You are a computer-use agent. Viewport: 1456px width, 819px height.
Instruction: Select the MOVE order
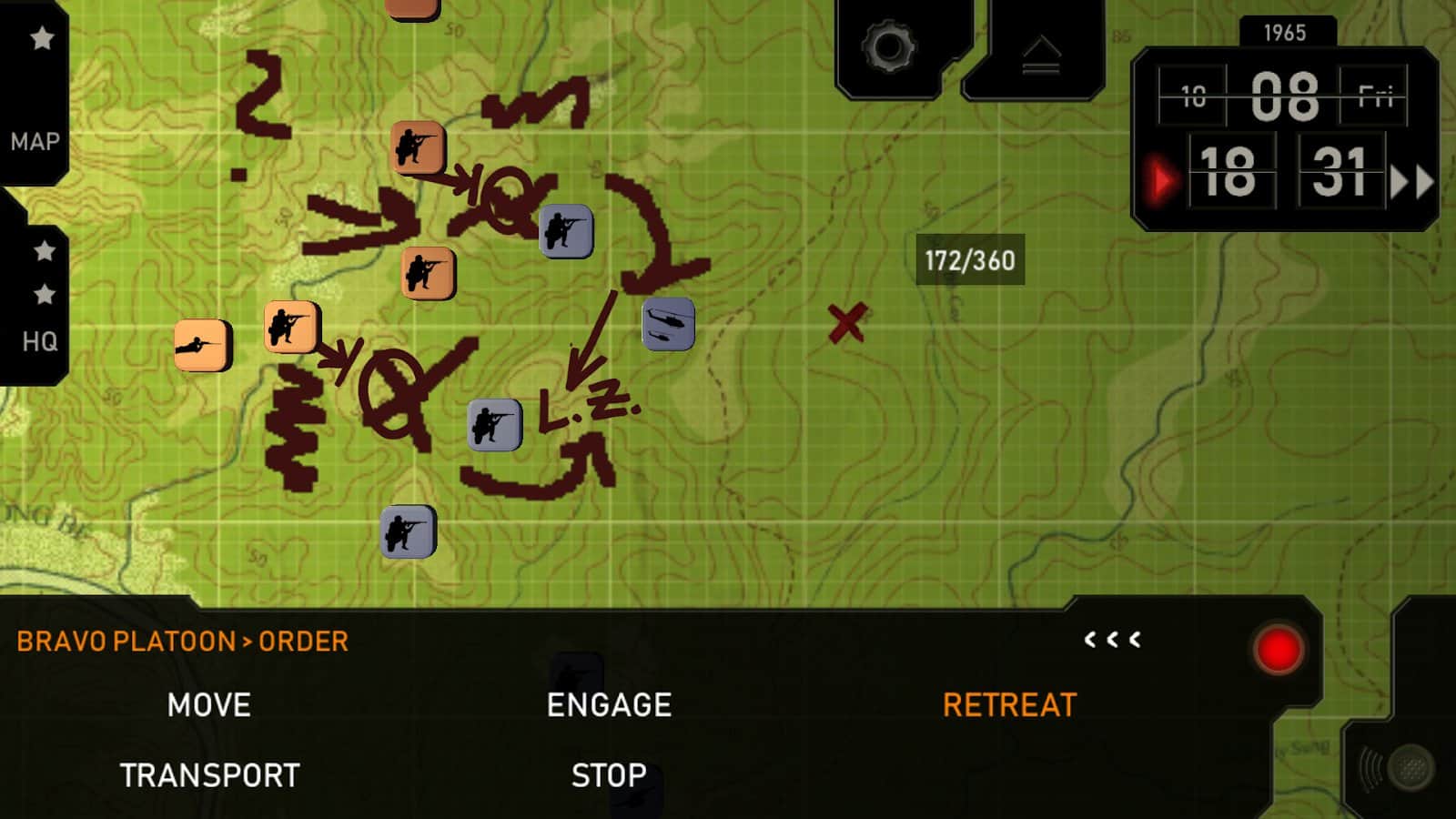click(x=208, y=705)
